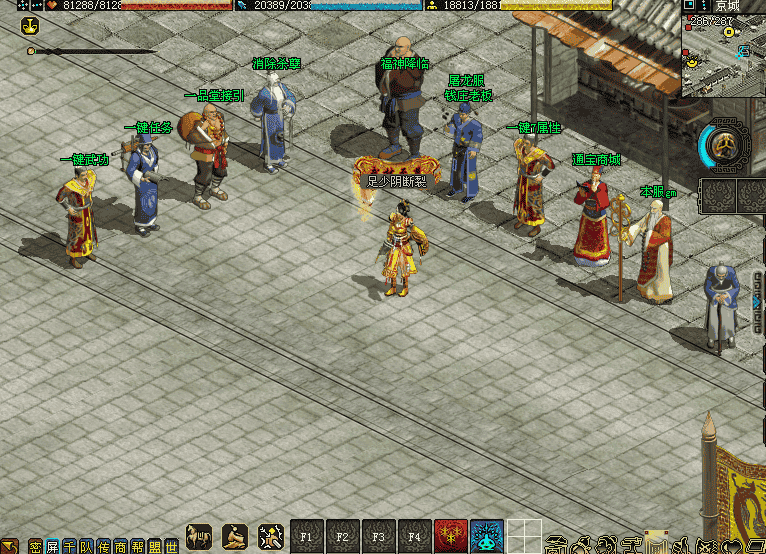The height and width of the screenshot is (554, 766).
Task: Toggle the square minimap button beside 京城
Action: (689, 5)
